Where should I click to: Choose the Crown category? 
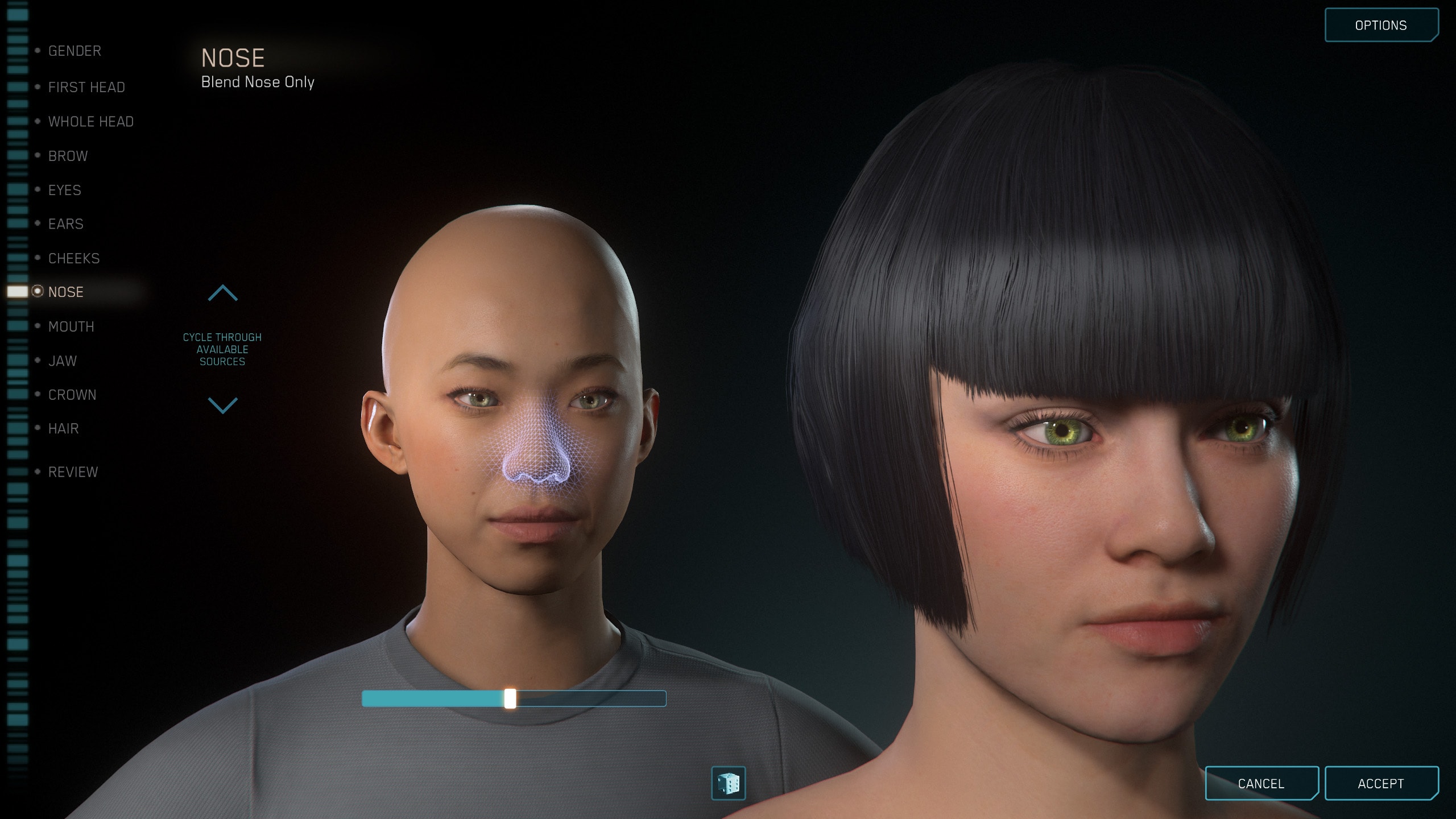click(x=72, y=395)
